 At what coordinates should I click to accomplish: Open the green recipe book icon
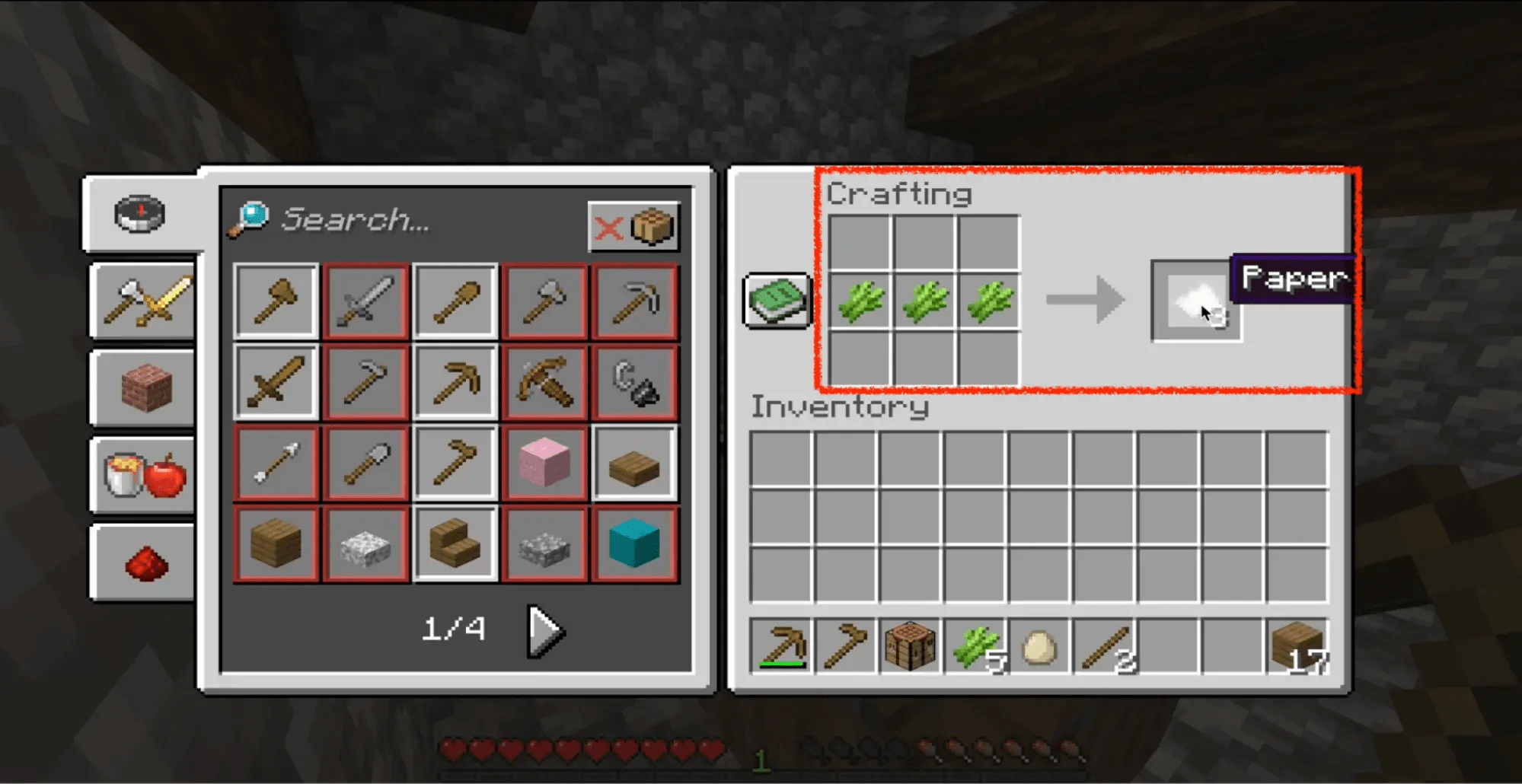click(776, 301)
